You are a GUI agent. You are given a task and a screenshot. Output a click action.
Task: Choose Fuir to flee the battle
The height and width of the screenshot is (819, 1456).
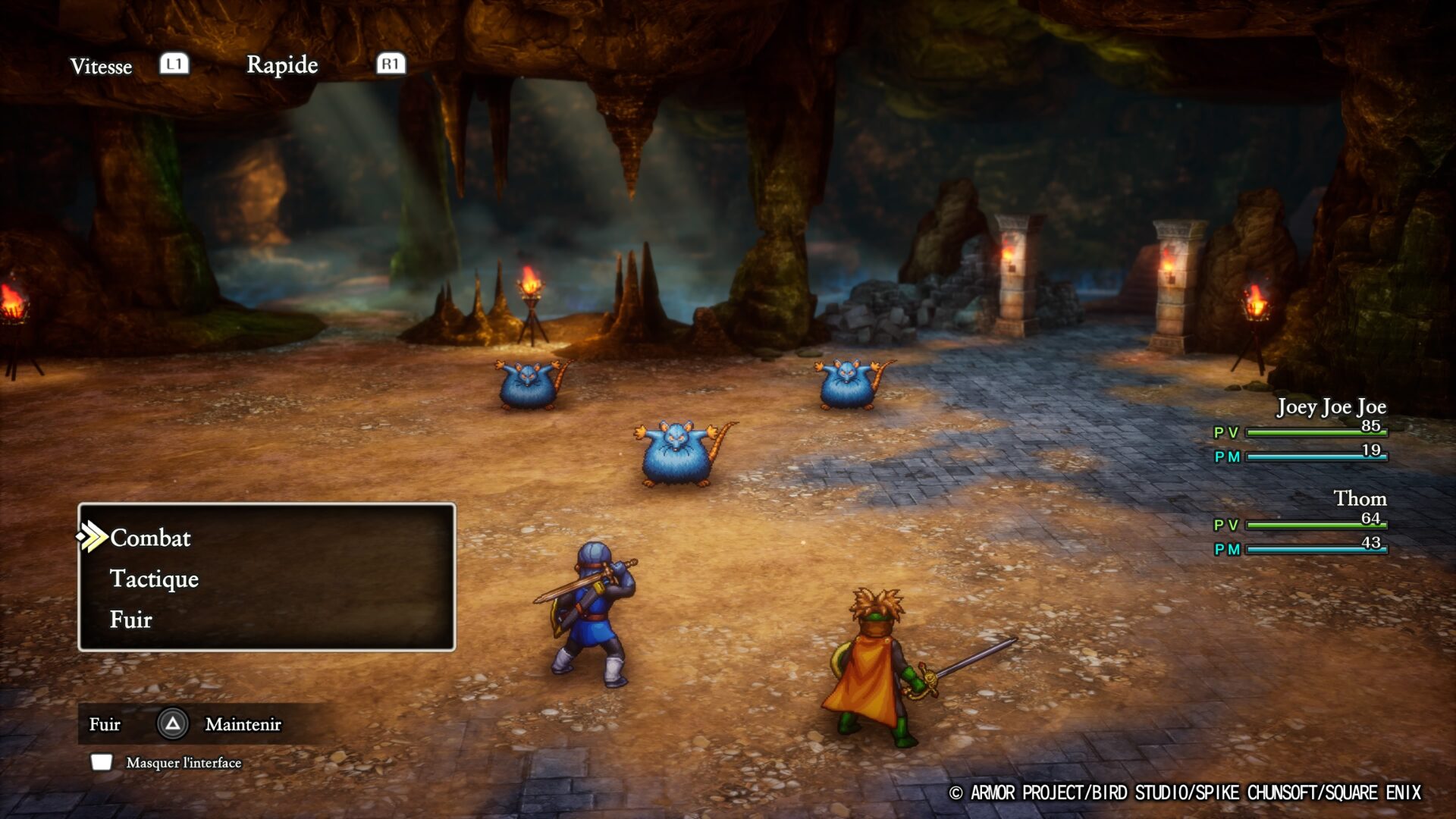tap(131, 620)
